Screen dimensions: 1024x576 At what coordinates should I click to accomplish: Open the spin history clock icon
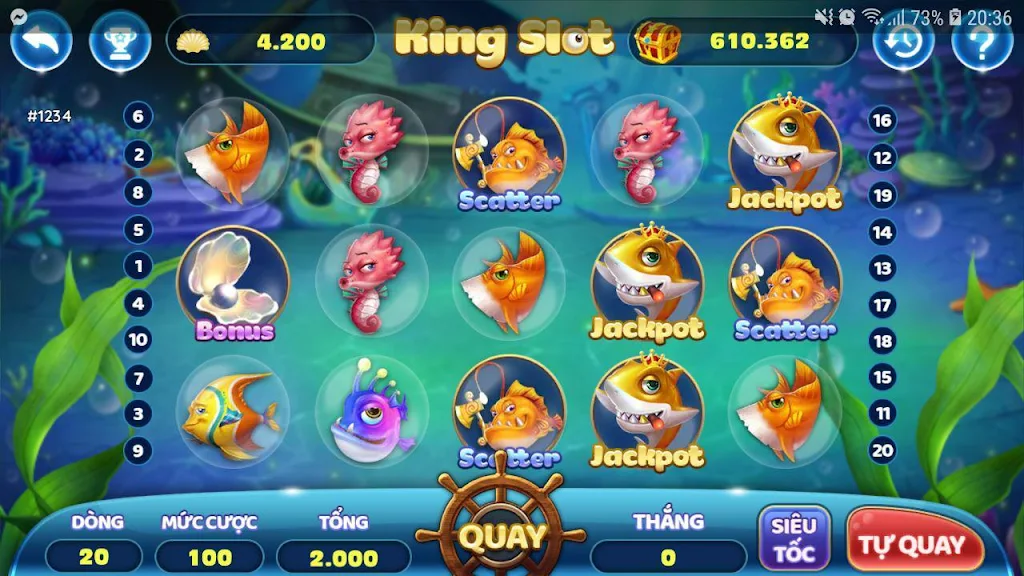click(x=903, y=41)
